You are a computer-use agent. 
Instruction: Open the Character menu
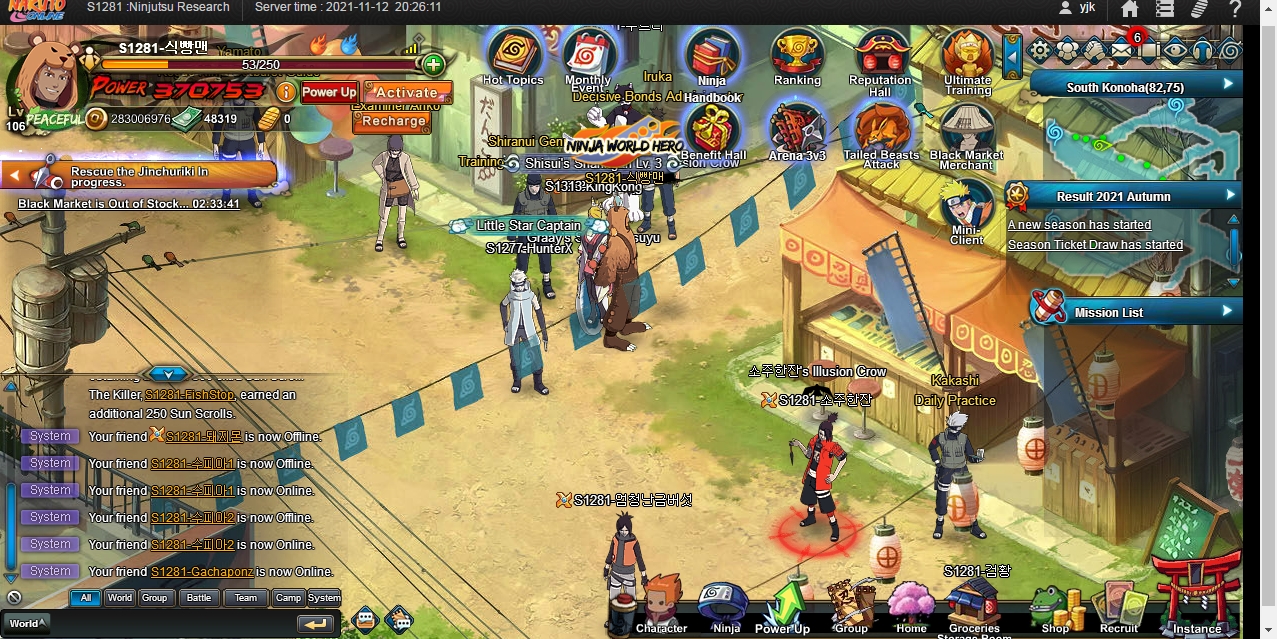pyautogui.click(x=661, y=606)
